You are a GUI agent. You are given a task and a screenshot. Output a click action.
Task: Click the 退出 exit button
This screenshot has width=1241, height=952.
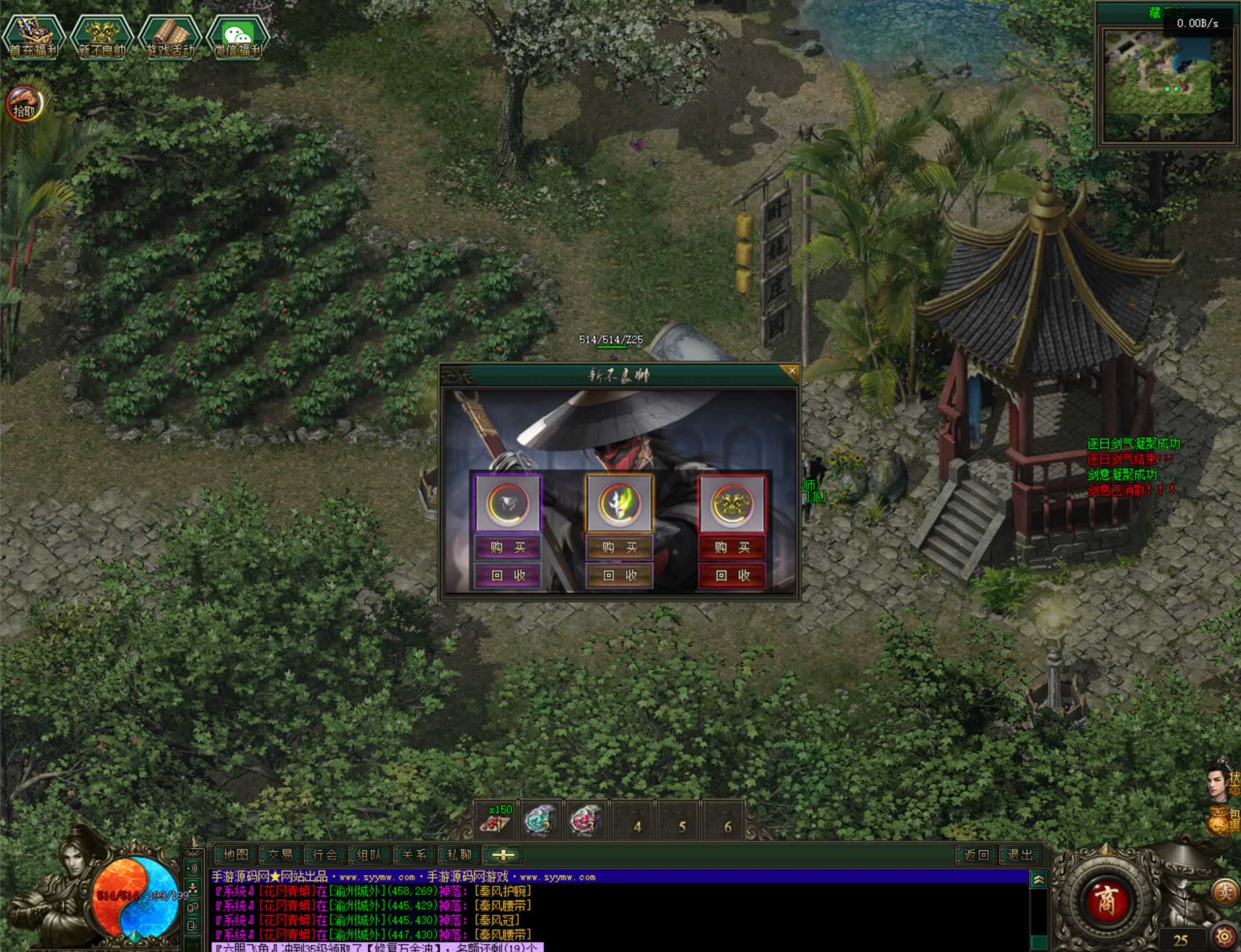point(1020,855)
